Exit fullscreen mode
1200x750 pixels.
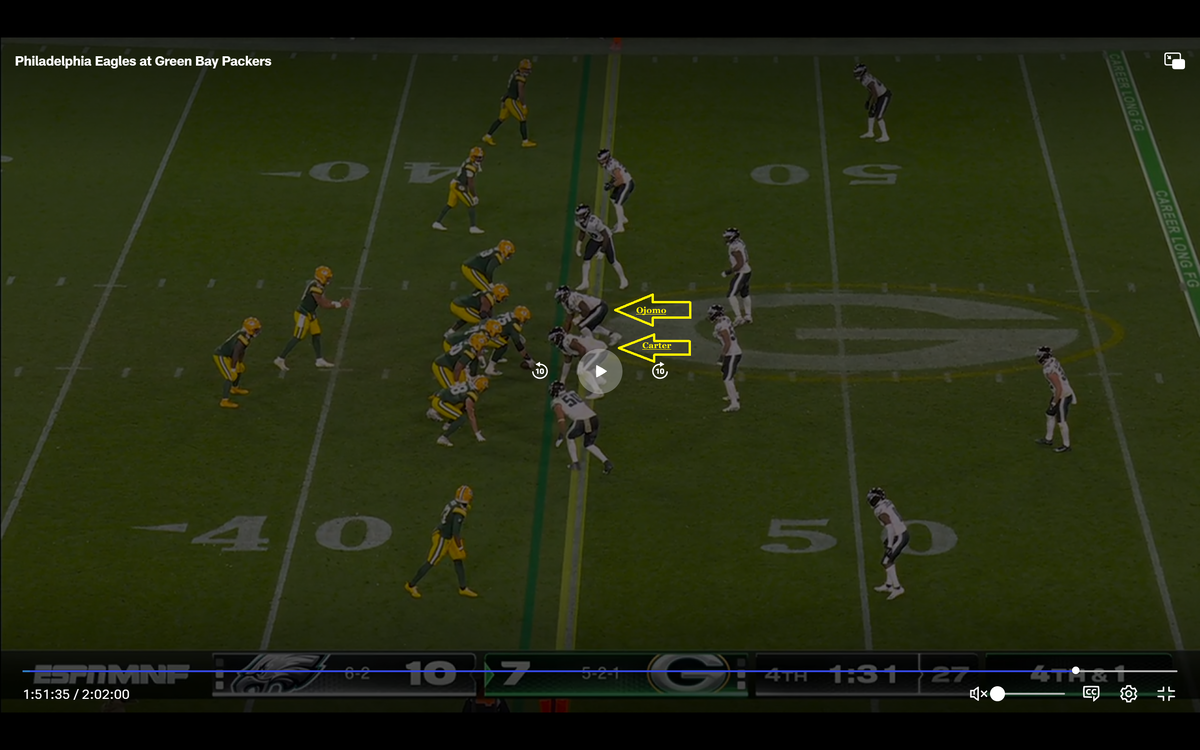click(1166, 694)
